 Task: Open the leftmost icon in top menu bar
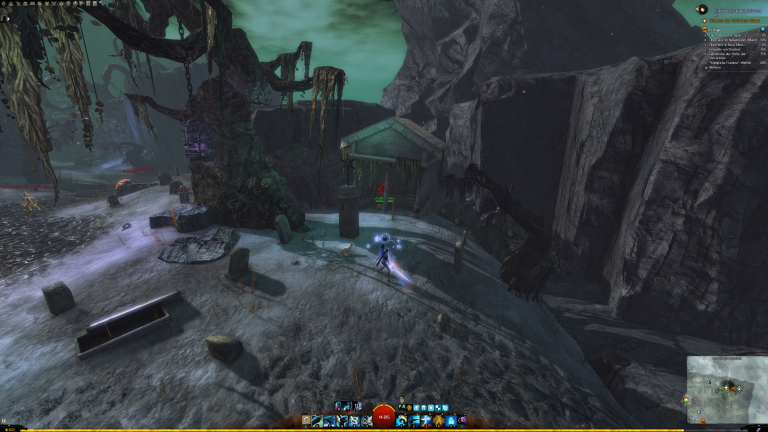[3, 3]
